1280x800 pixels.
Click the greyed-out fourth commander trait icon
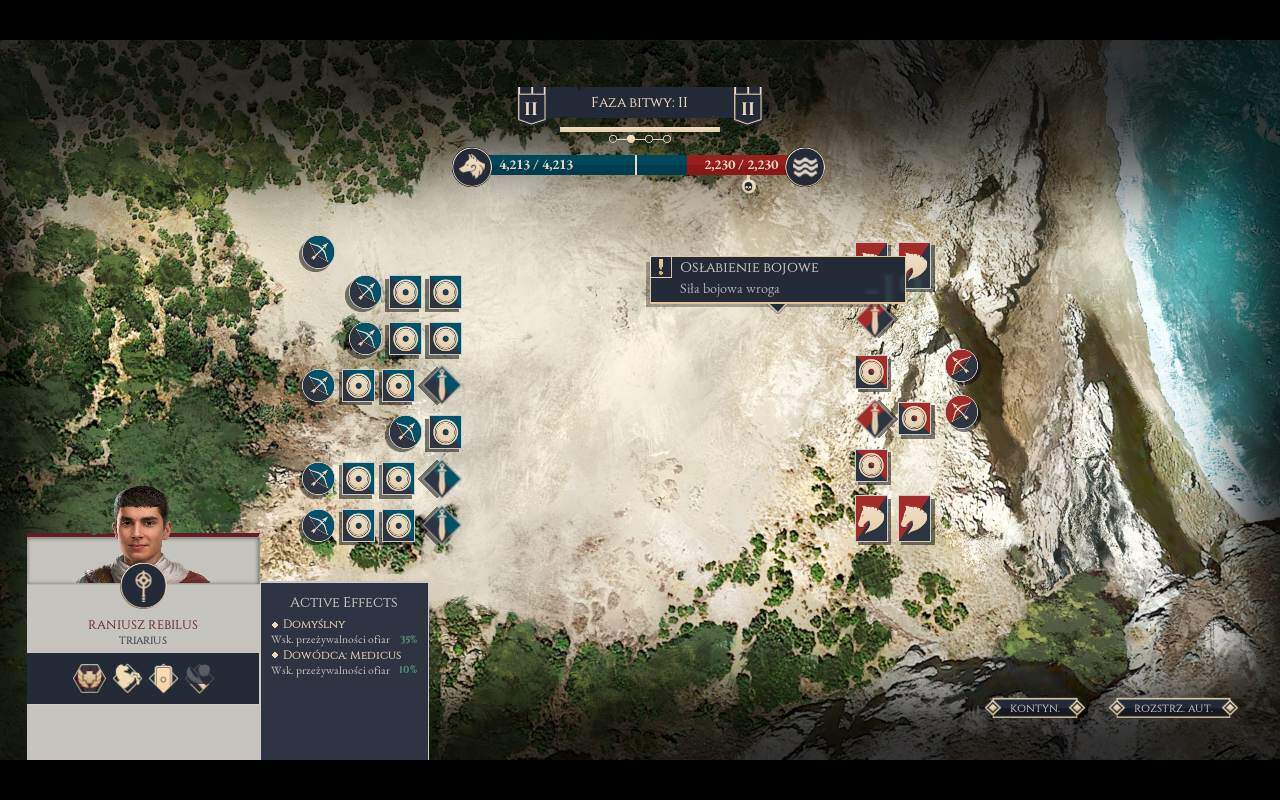(x=200, y=679)
